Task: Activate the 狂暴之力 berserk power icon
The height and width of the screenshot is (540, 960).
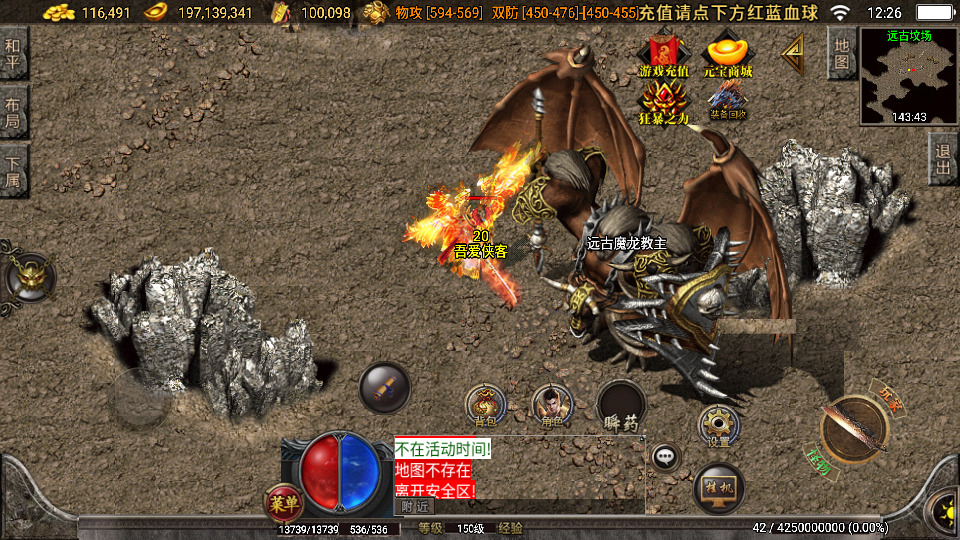Action: 664,103
